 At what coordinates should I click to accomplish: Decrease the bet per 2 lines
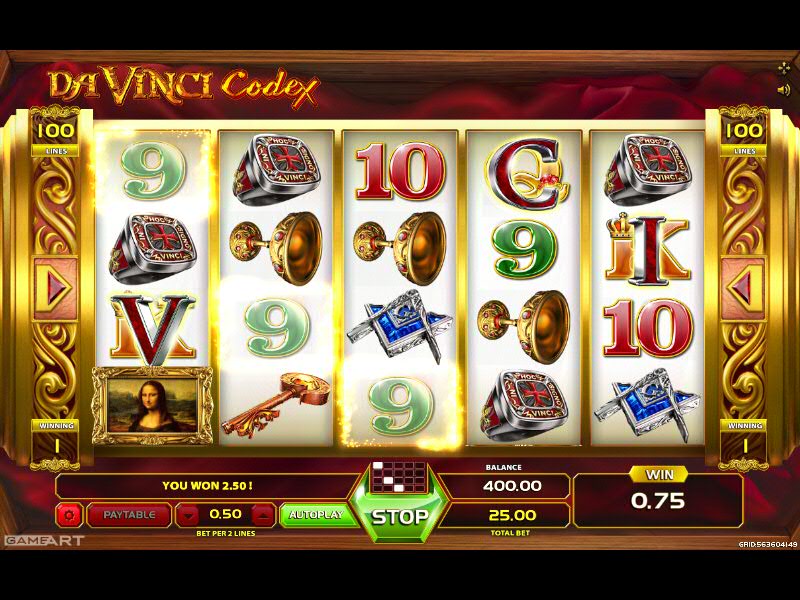point(190,515)
